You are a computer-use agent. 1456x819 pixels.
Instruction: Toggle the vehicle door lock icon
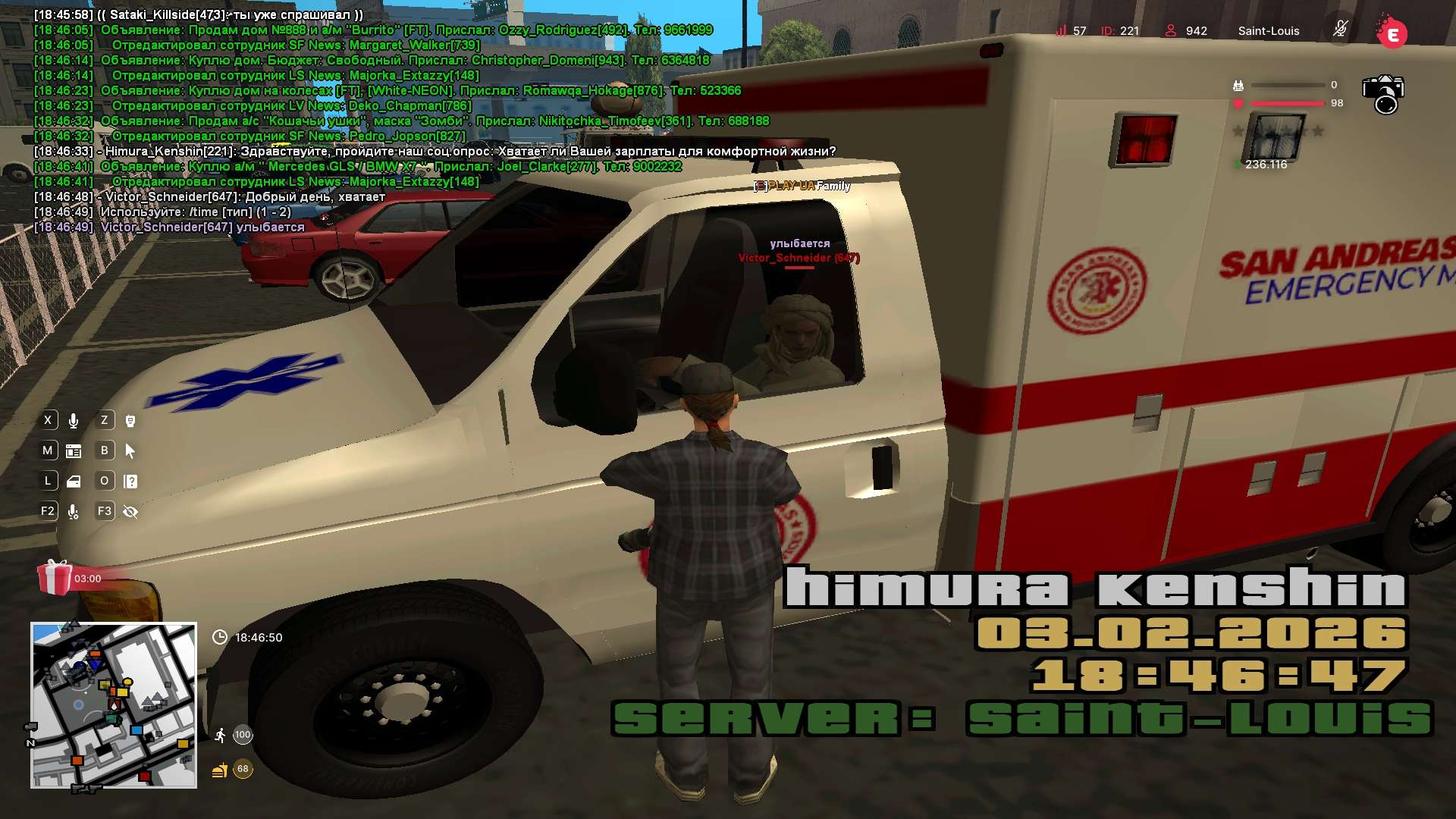[74, 482]
